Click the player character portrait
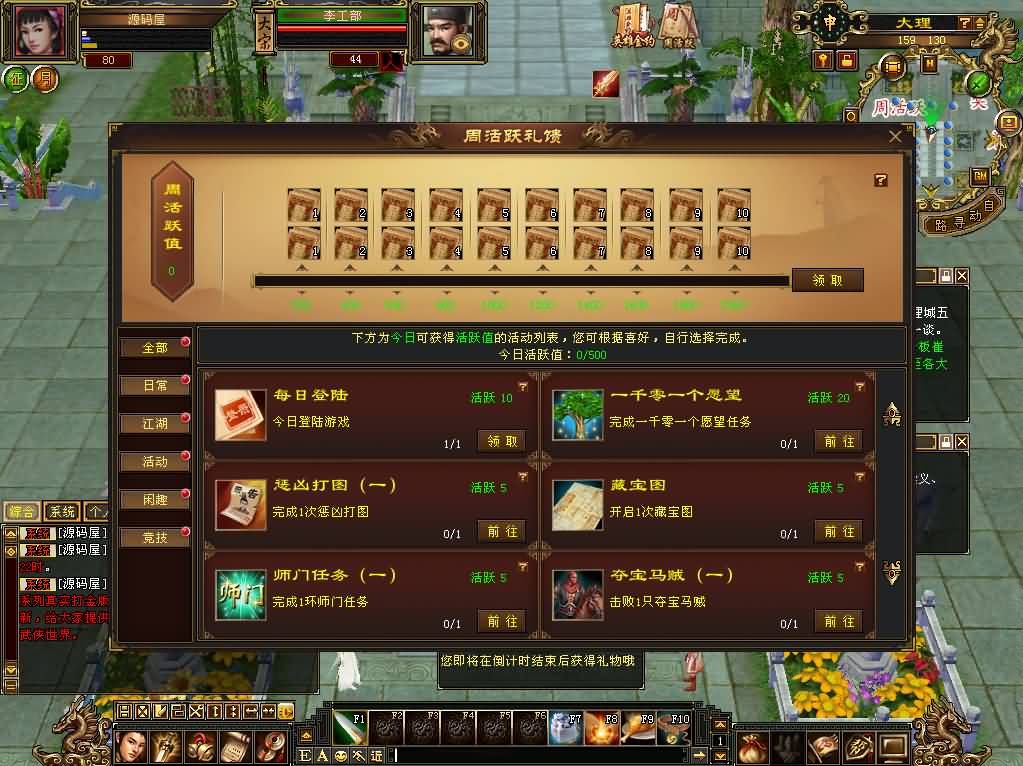This screenshot has width=1023, height=766. point(42,31)
